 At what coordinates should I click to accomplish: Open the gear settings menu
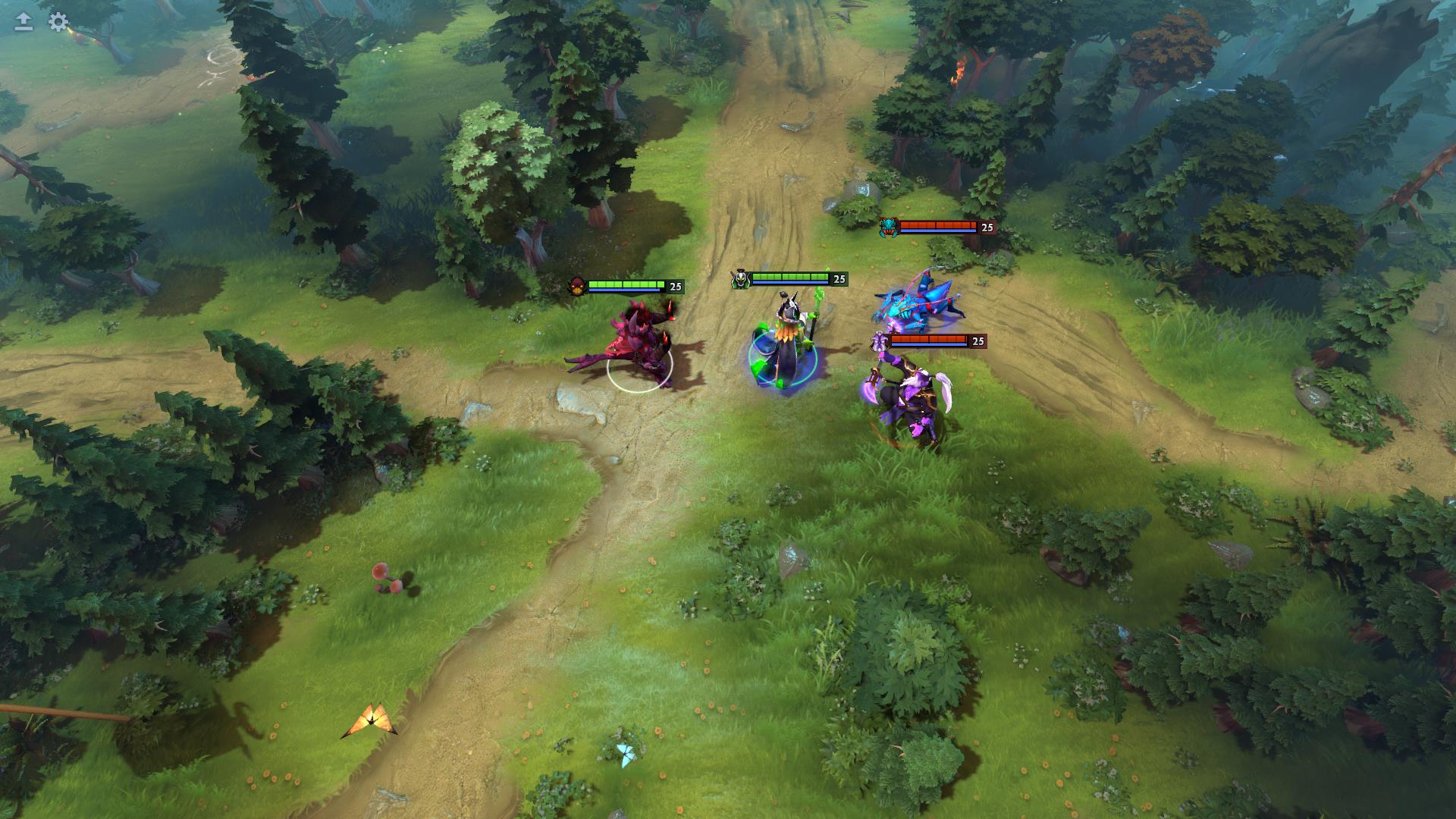58,22
